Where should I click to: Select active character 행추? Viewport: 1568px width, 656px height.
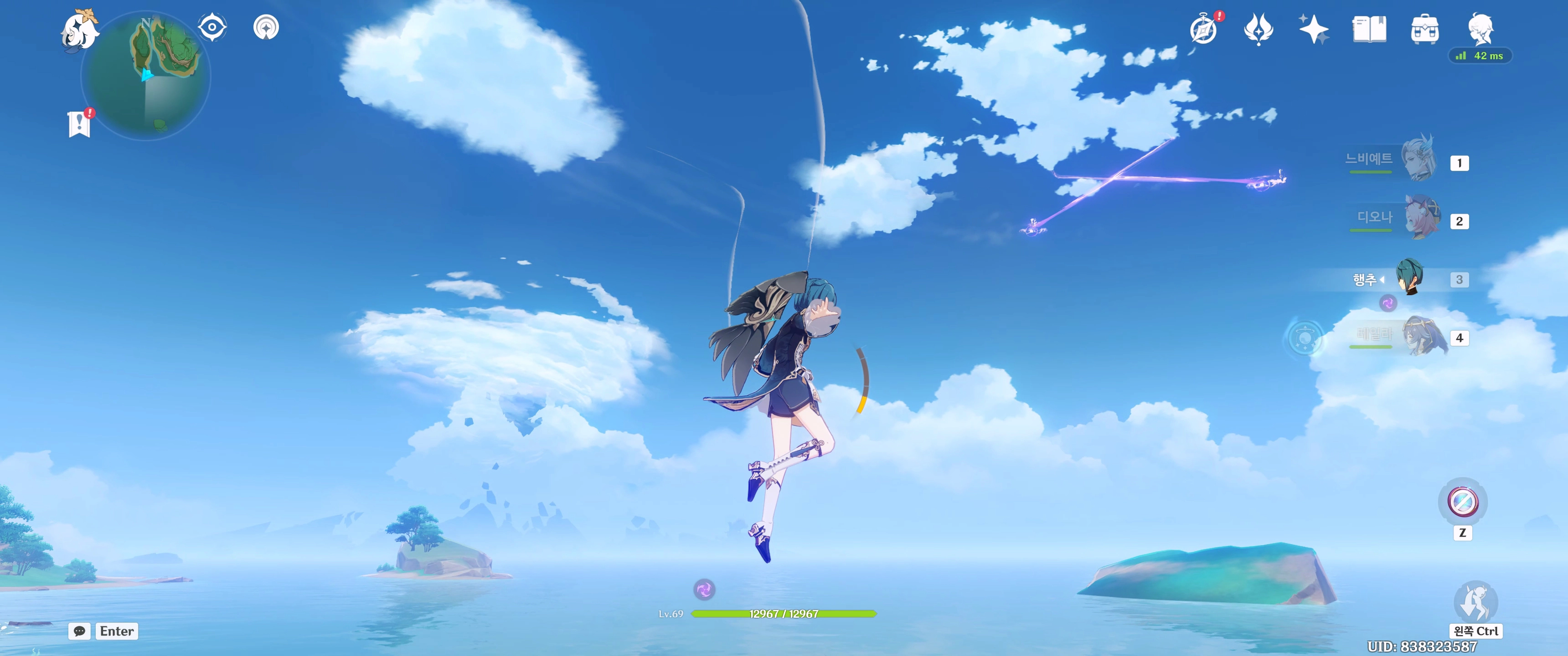(x=1410, y=277)
